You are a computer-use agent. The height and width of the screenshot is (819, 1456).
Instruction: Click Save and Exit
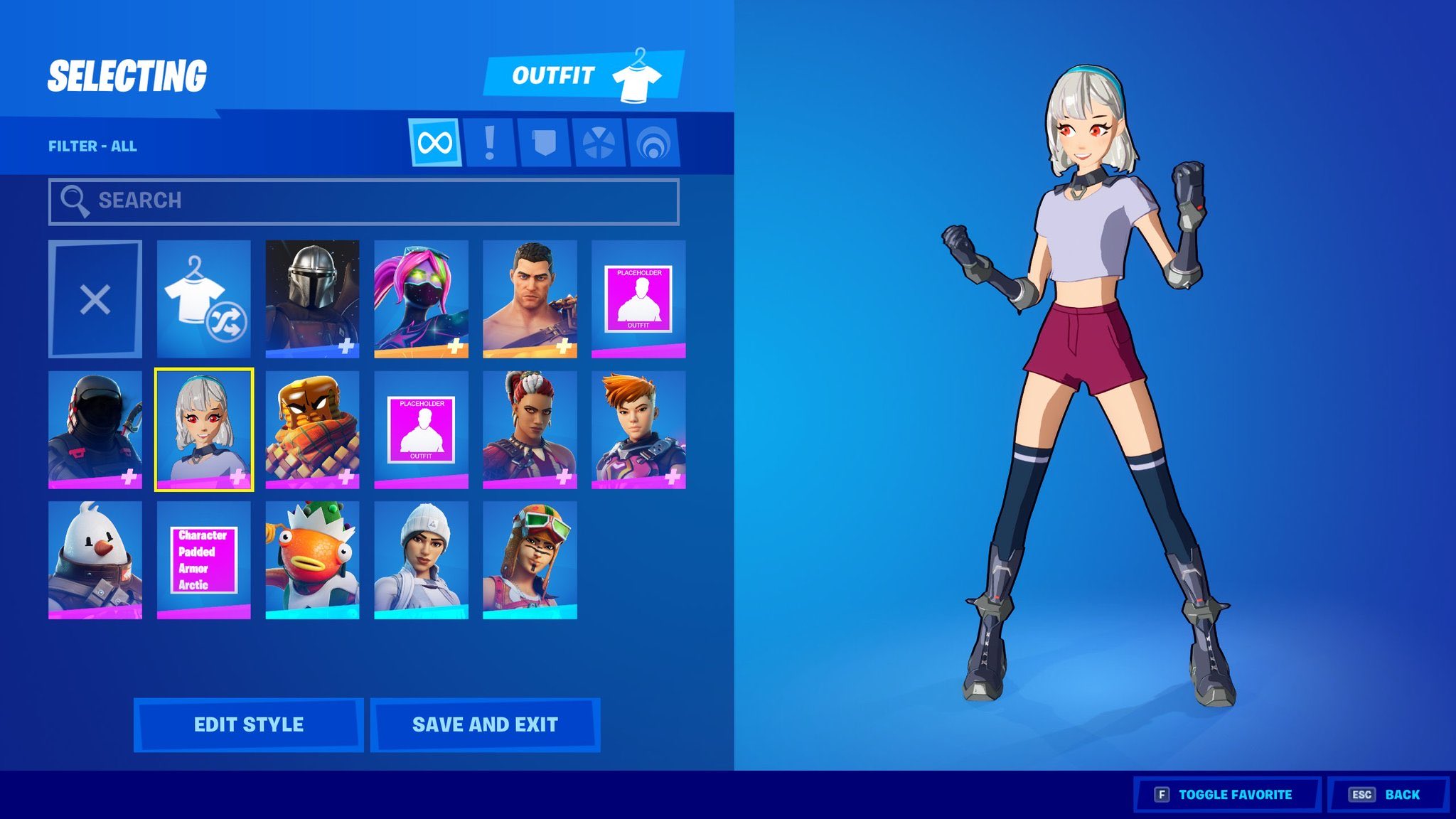coord(485,724)
